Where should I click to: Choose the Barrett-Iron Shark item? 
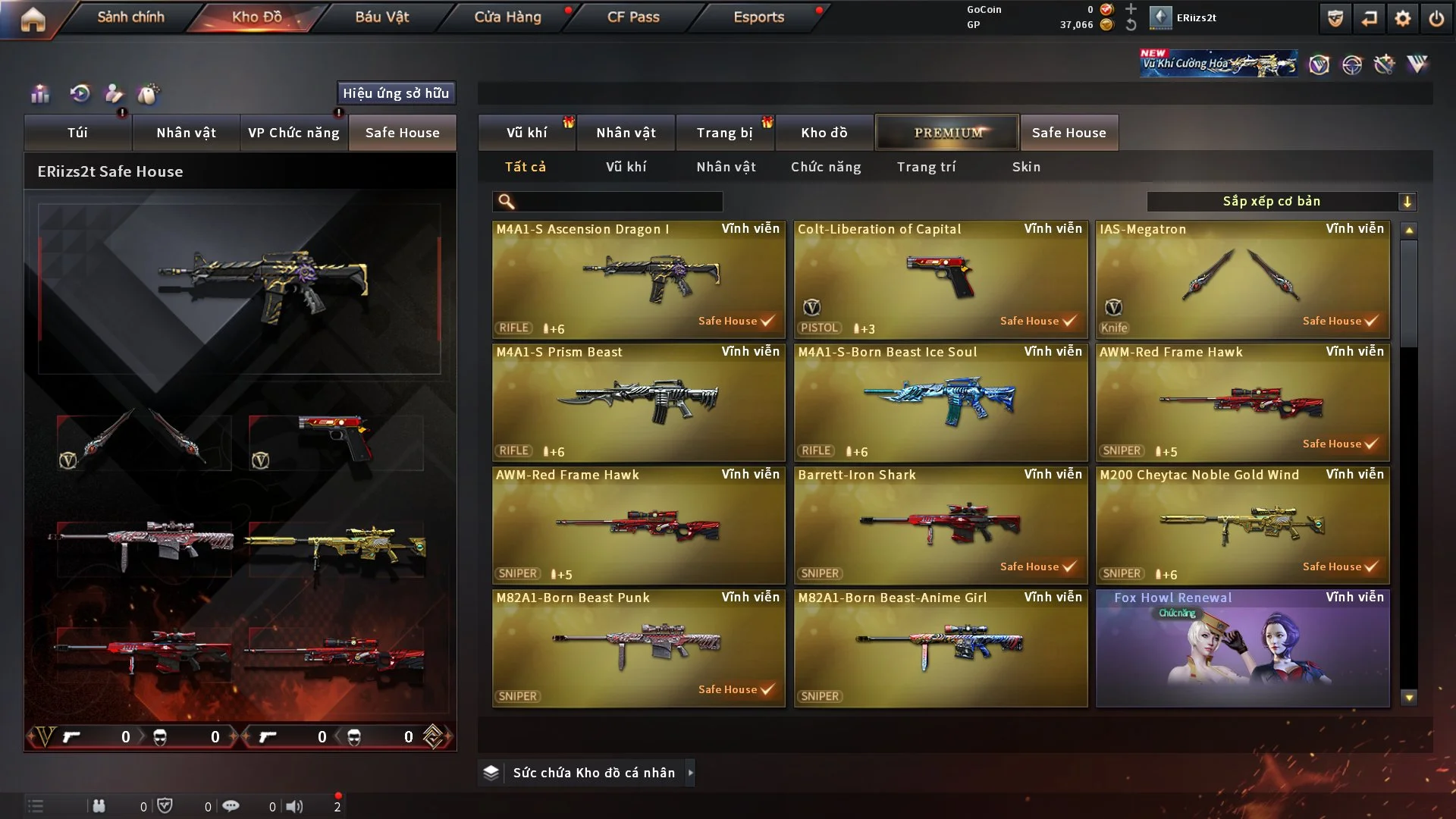940,526
